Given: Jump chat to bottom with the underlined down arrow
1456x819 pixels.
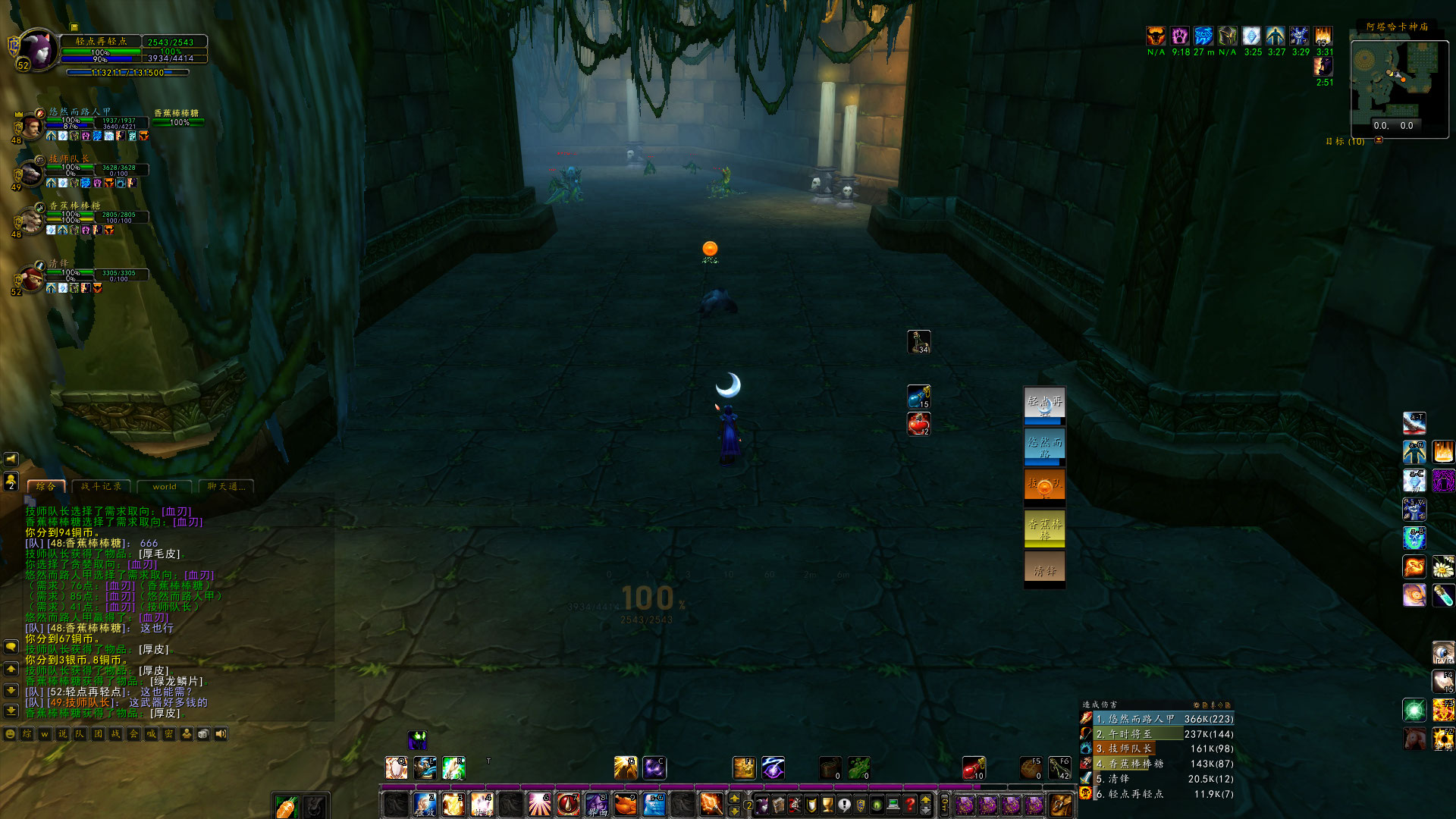Looking at the screenshot, I should pyautogui.click(x=11, y=711).
